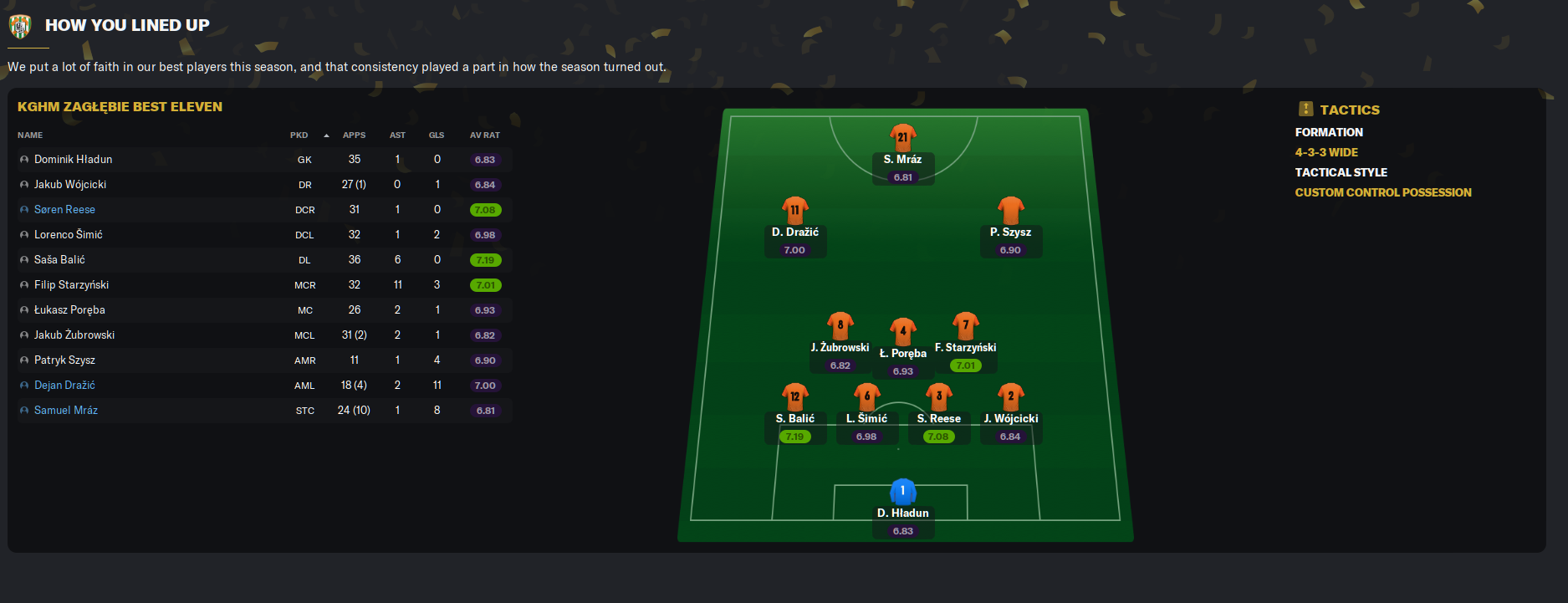Sort players by AV RAT header
This screenshot has width=1568, height=603.
484,135
